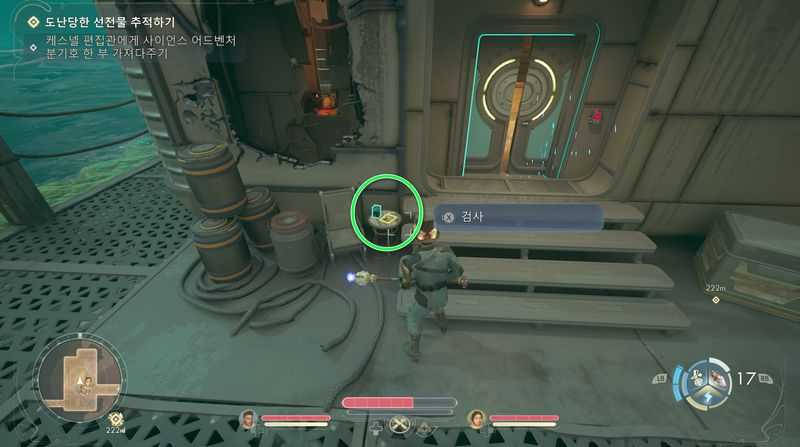Select the left companion portrait
Image resolution: width=800 pixels, height=447 pixels.
point(248,418)
